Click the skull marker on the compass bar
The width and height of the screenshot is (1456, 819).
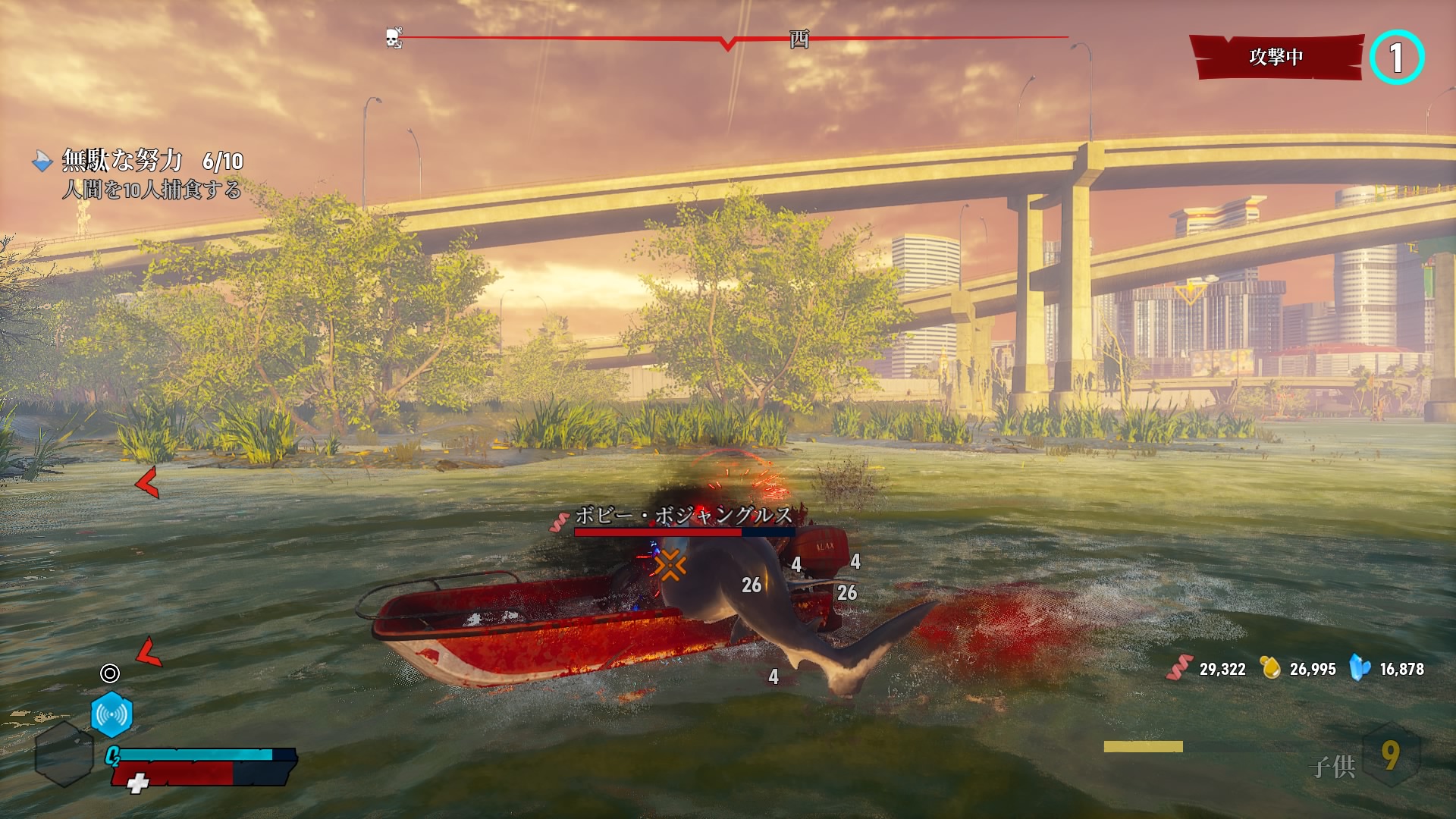393,38
